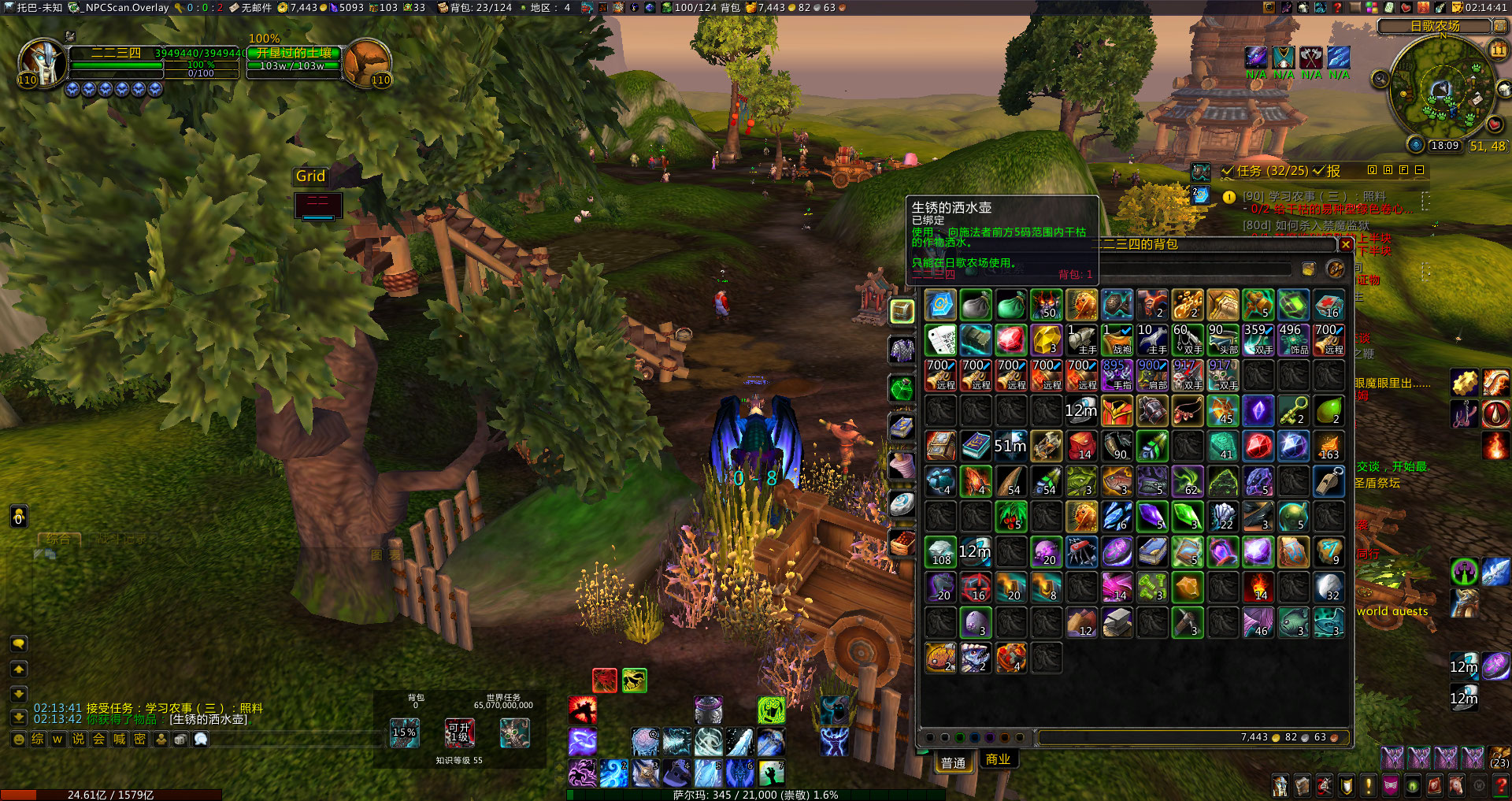Activate the action bar ability in slot 7
Viewport: 1512px width, 801px height.
771,773
